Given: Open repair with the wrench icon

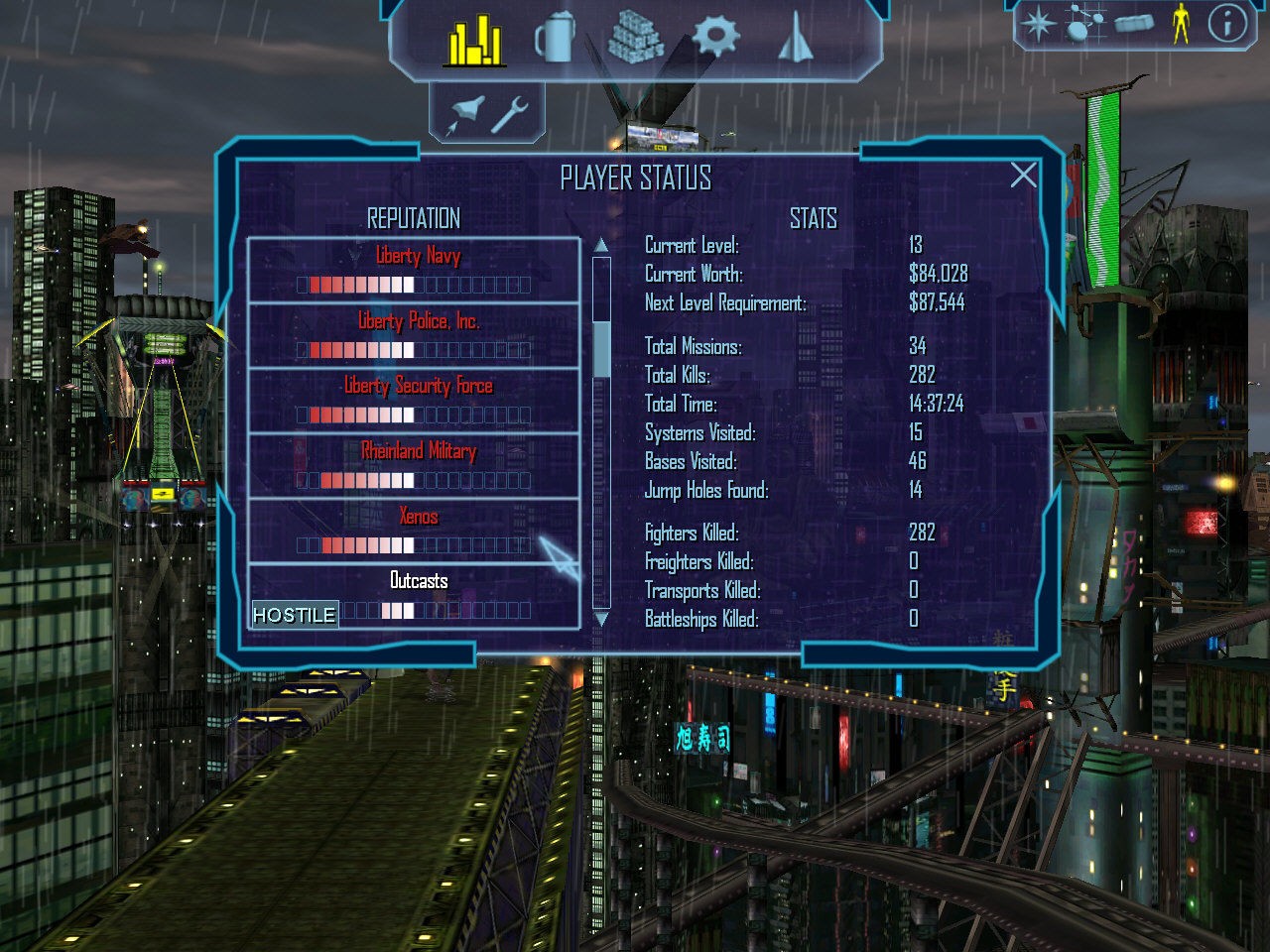Looking at the screenshot, I should point(510,113).
